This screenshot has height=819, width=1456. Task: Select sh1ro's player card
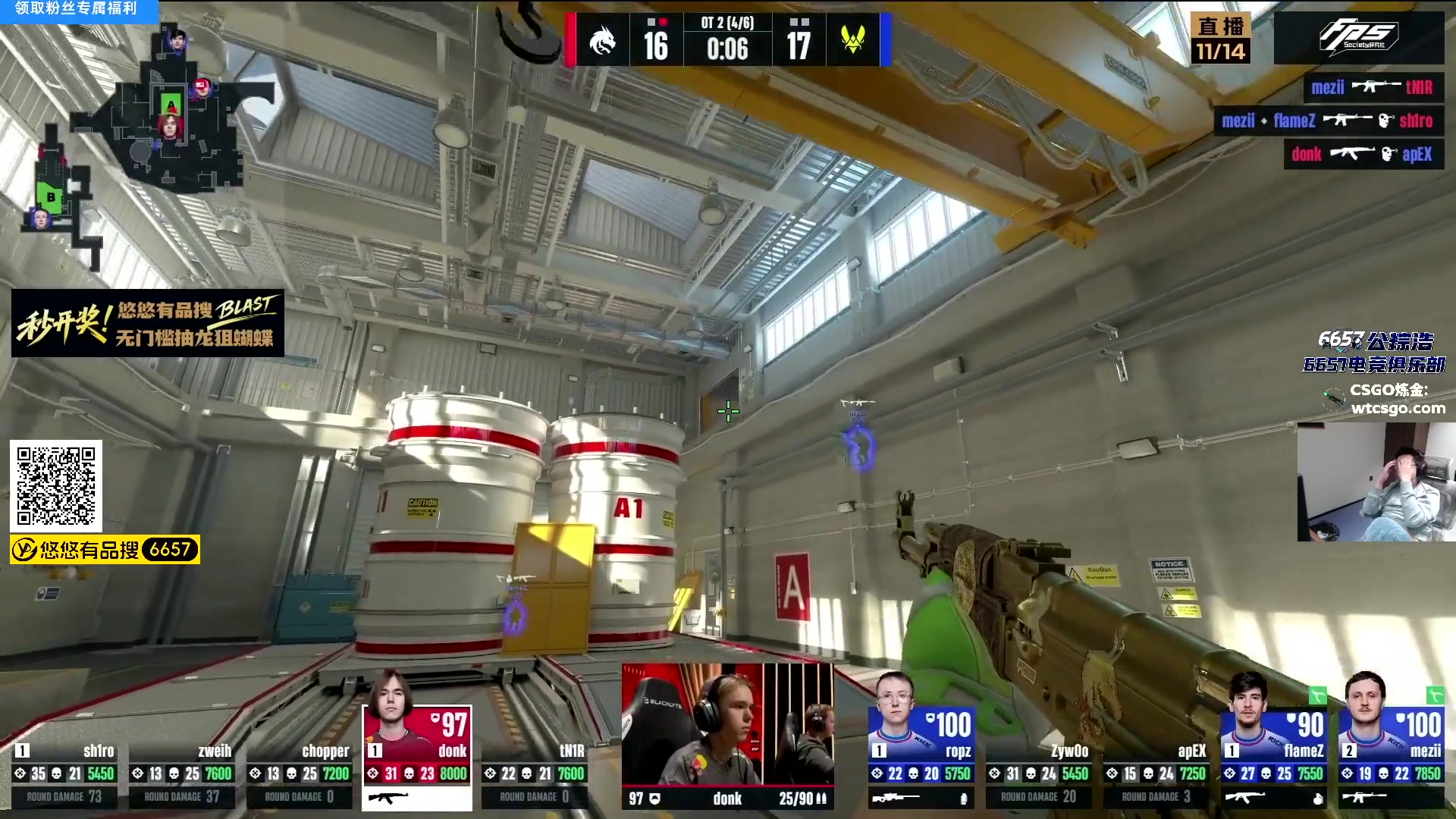coord(64,773)
